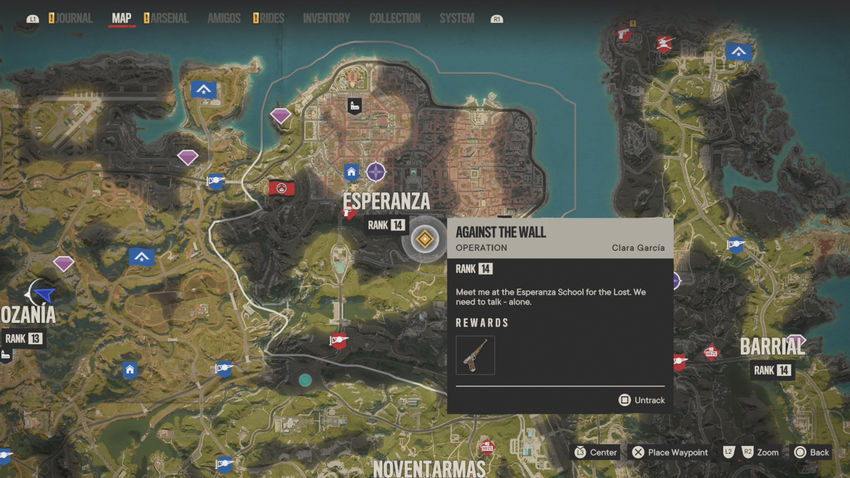
Task: Switch to the Arsenal tab
Action: 169,18
